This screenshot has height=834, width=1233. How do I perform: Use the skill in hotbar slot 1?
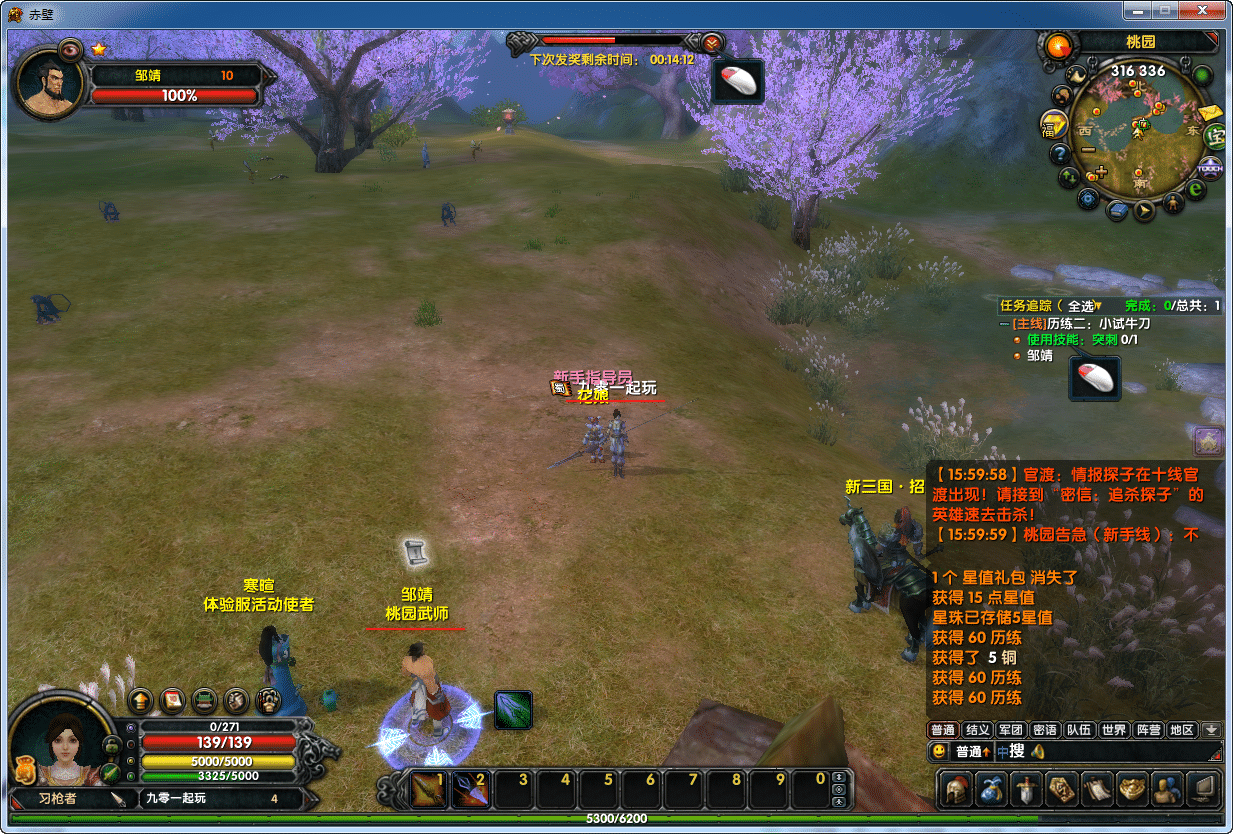(429, 790)
